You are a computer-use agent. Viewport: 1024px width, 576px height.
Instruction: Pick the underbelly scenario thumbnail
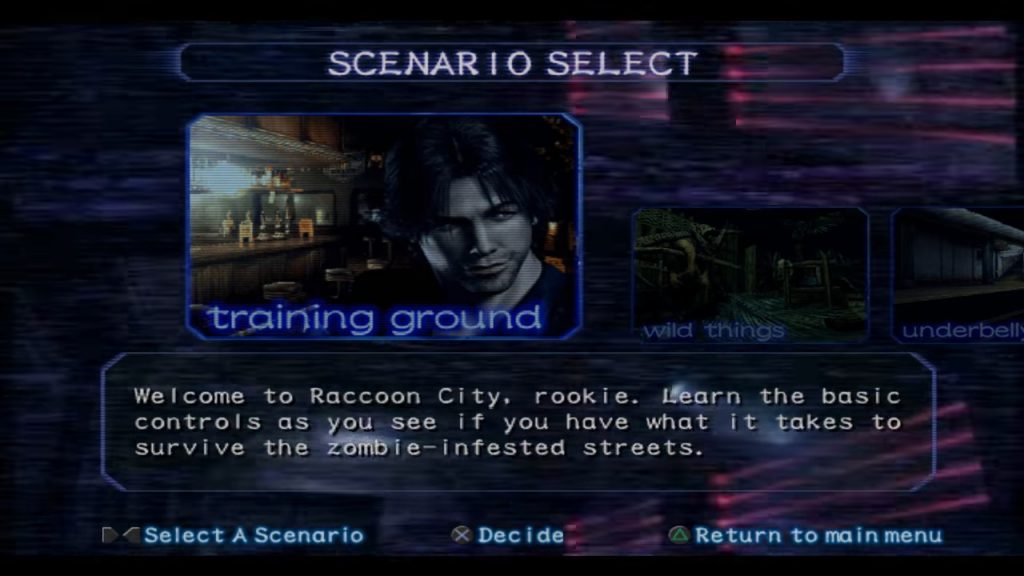click(958, 275)
